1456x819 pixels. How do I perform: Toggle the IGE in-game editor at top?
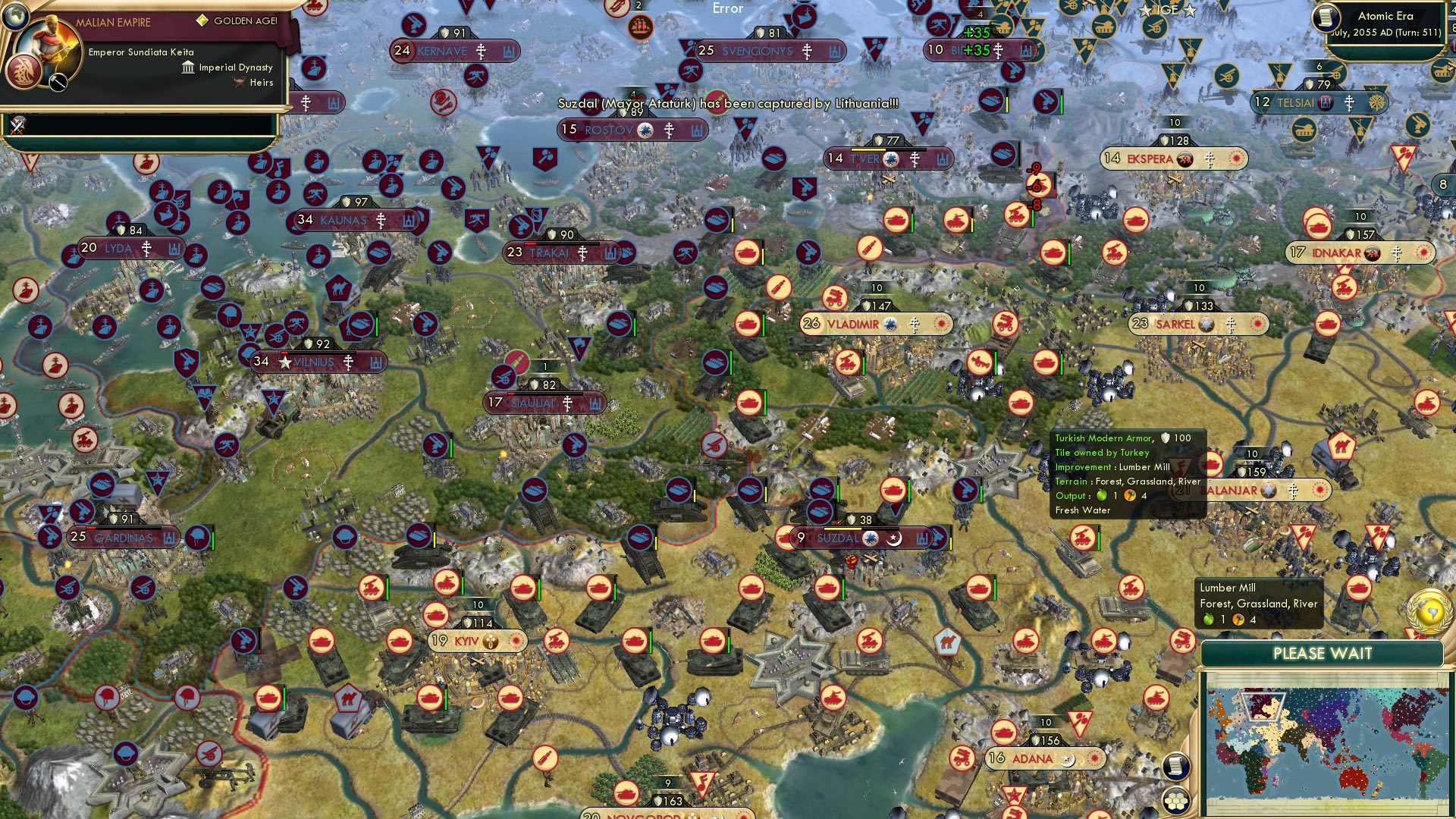tap(1168, 11)
